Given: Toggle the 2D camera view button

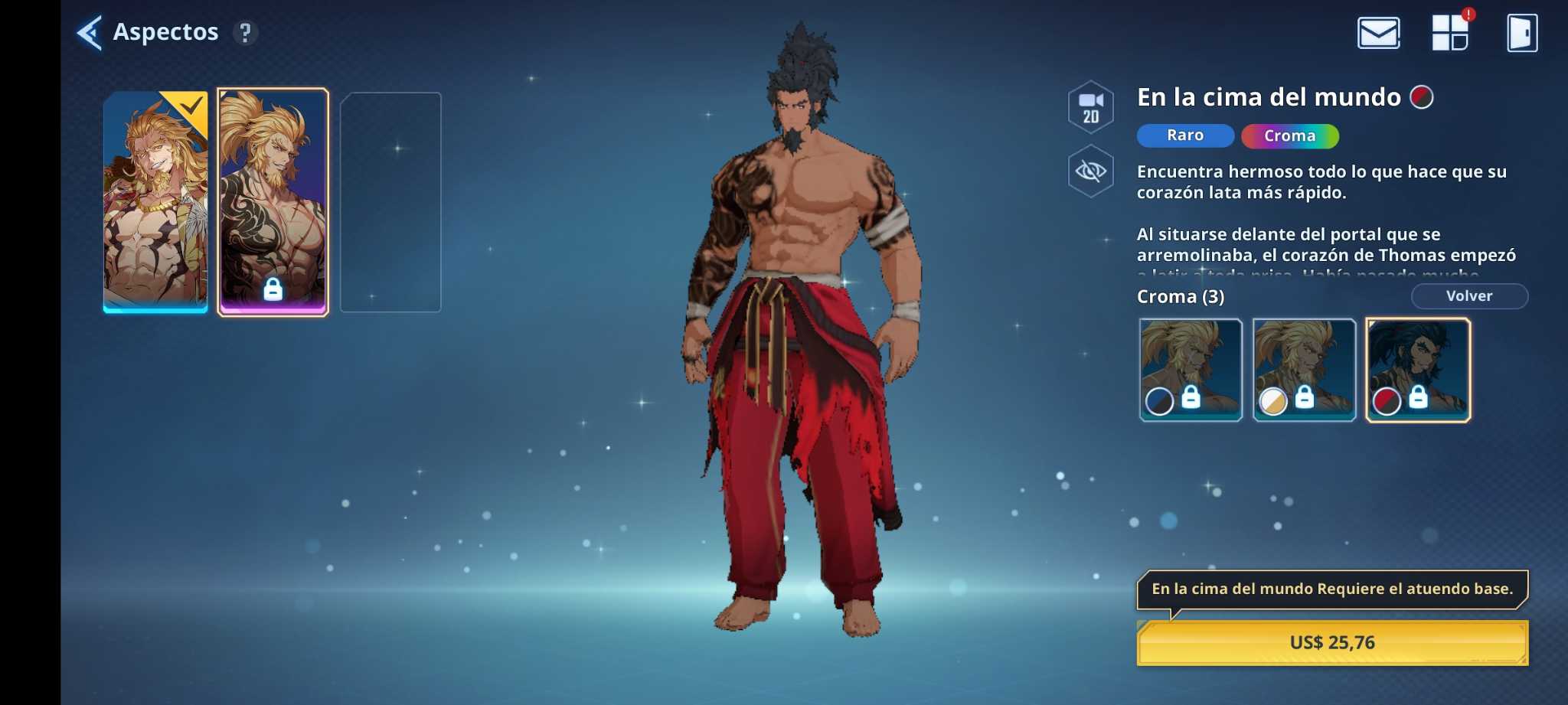Looking at the screenshot, I should [1090, 107].
